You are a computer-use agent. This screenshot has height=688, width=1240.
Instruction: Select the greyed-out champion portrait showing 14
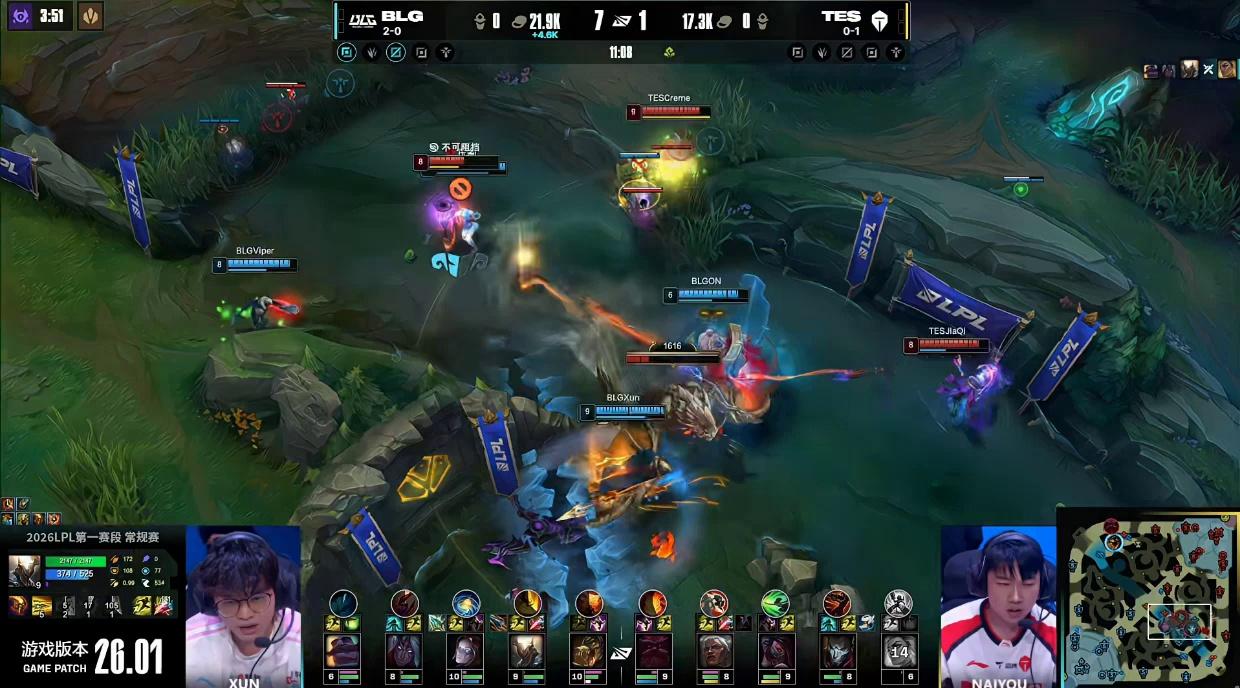[898, 651]
